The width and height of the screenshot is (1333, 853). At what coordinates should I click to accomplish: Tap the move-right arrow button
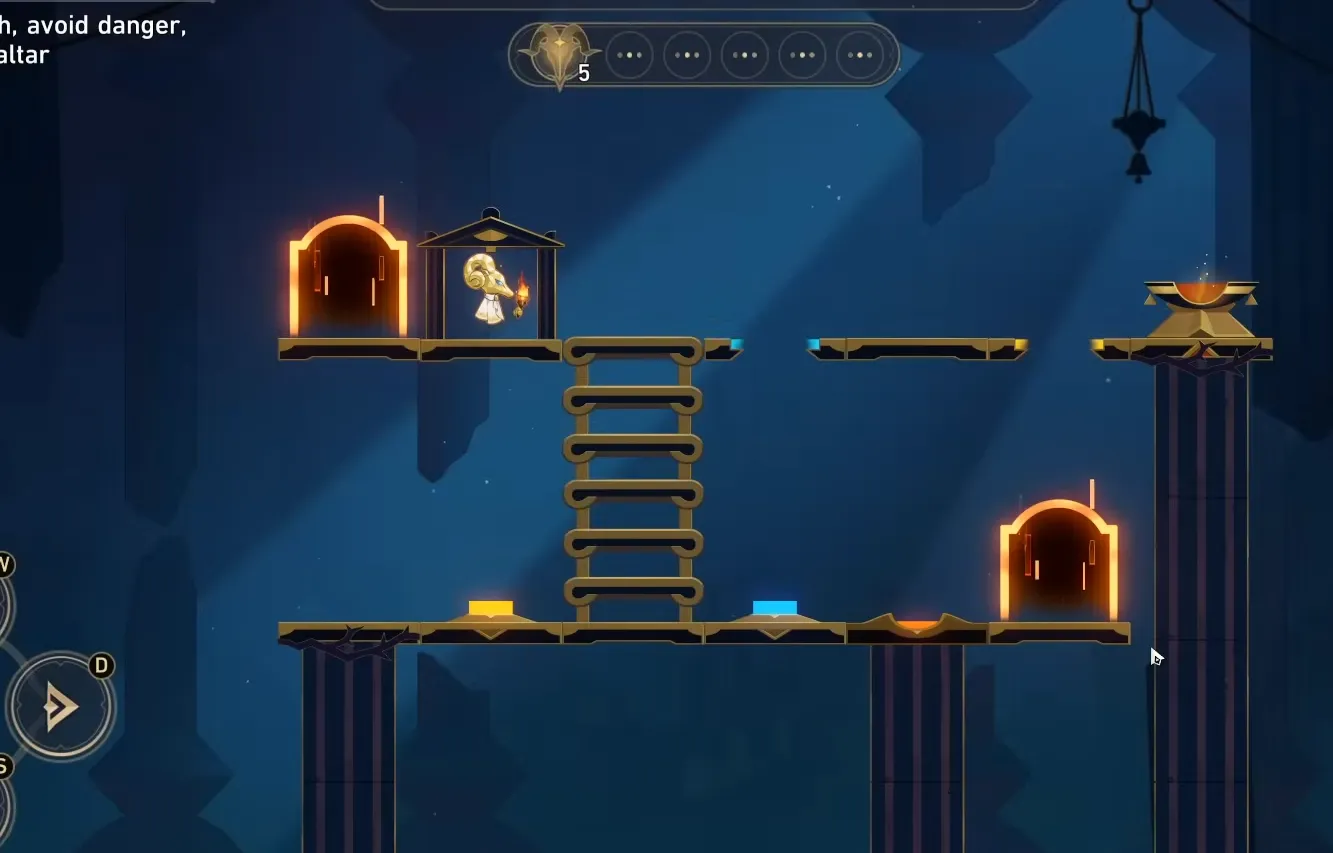60,707
